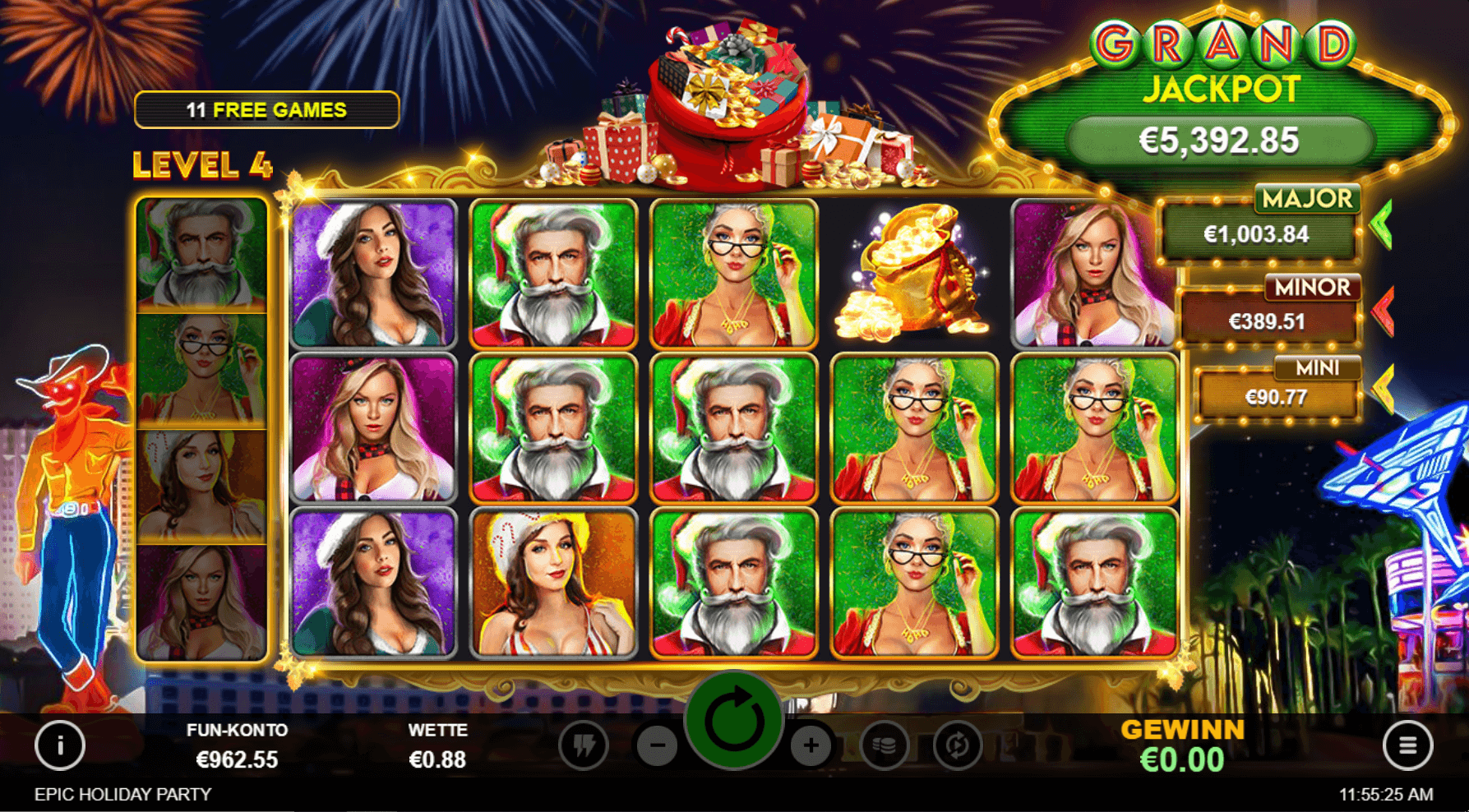Activate the autoplay button
This screenshot has width=1469, height=812.
[958, 745]
